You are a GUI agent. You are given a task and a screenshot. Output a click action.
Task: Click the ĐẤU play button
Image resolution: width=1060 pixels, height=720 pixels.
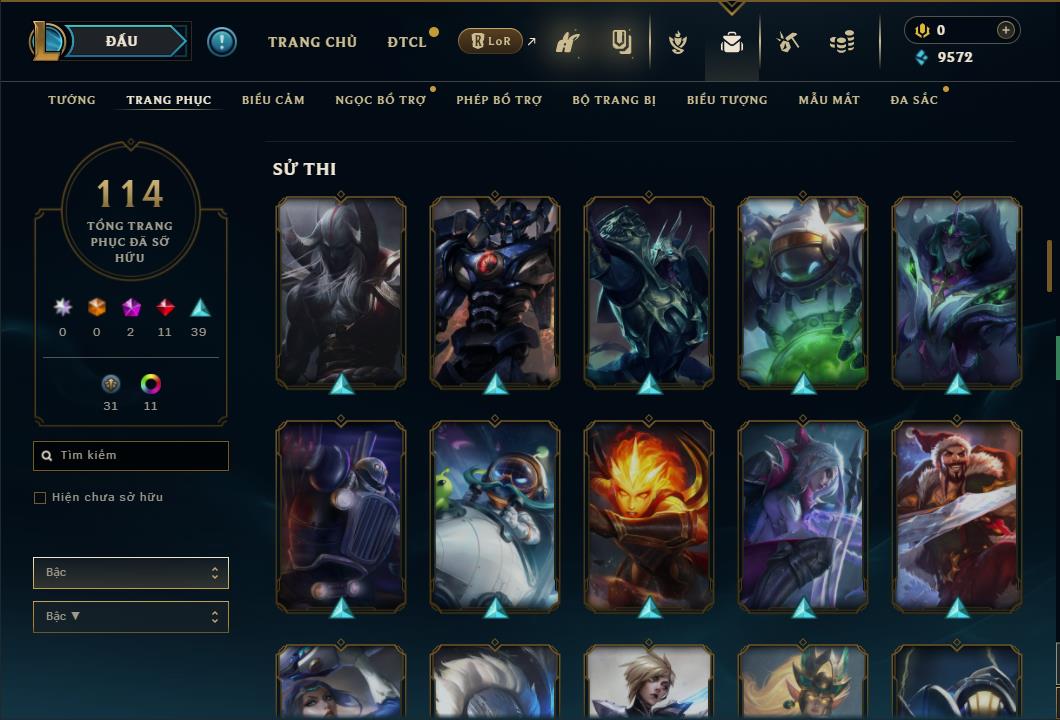[121, 41]
